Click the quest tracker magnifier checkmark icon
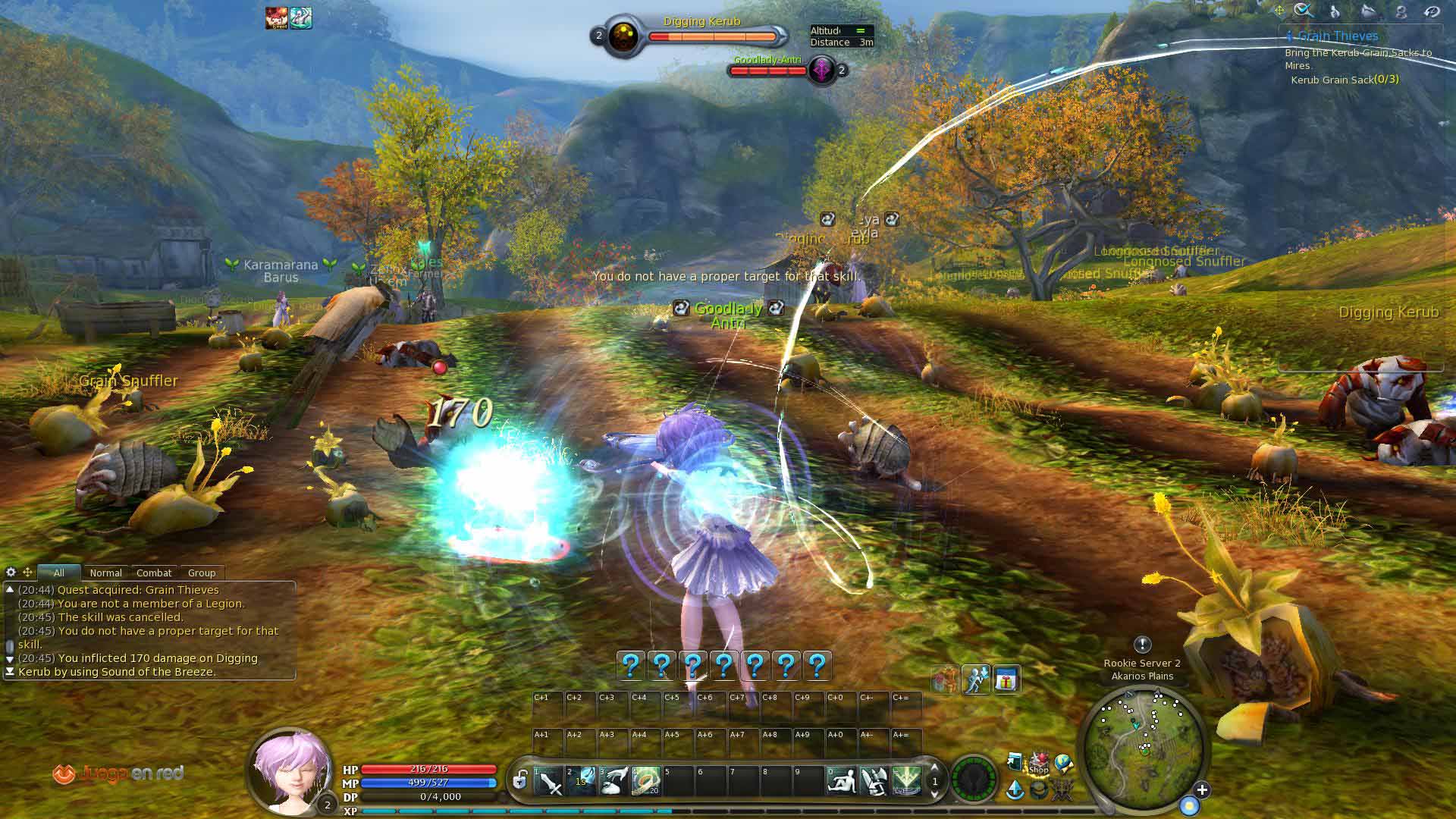Screen dimensions: 1456x819 tap(1304, 11)
